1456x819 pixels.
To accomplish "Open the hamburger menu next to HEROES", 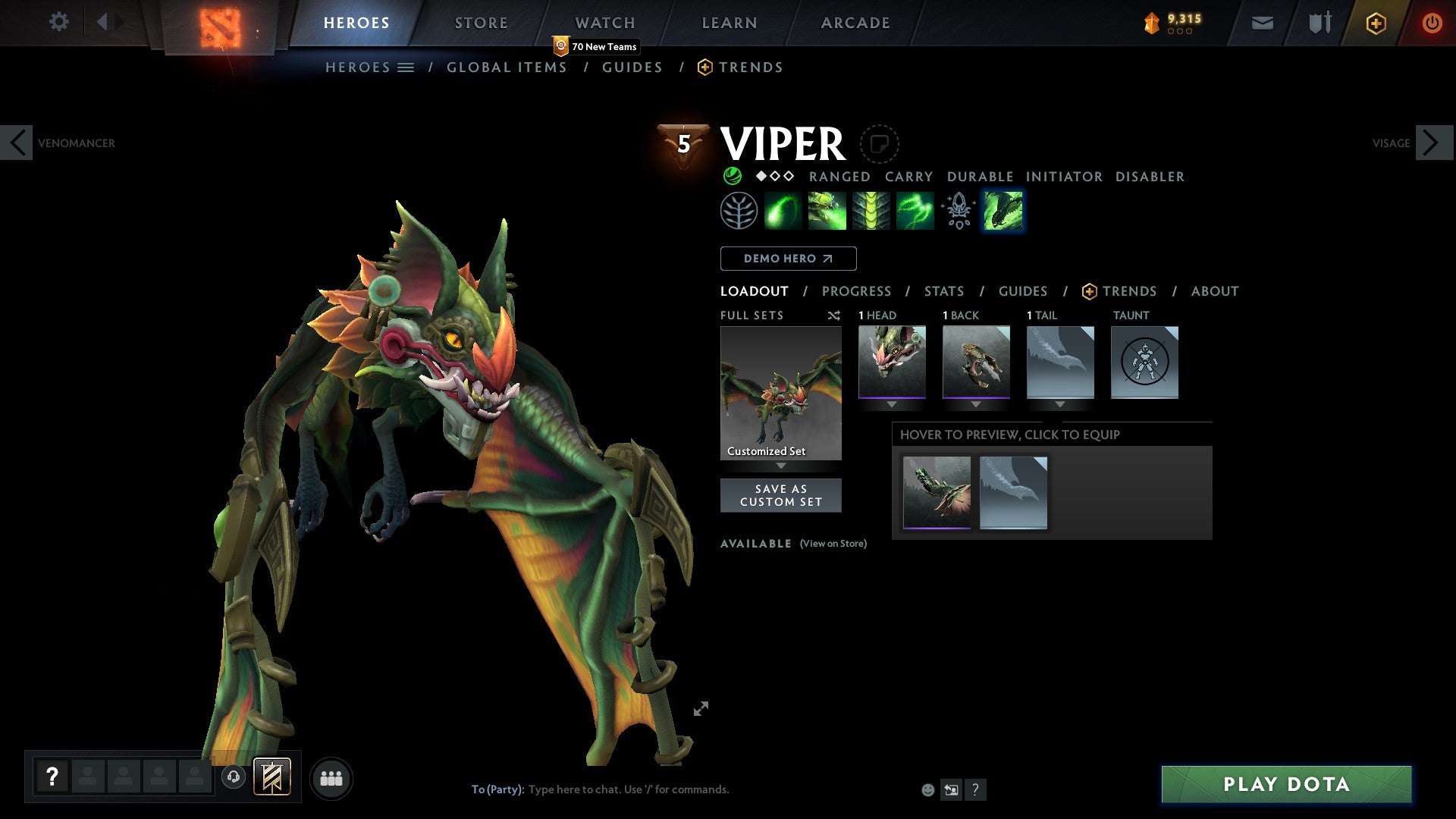I will [x=406, y=67].
